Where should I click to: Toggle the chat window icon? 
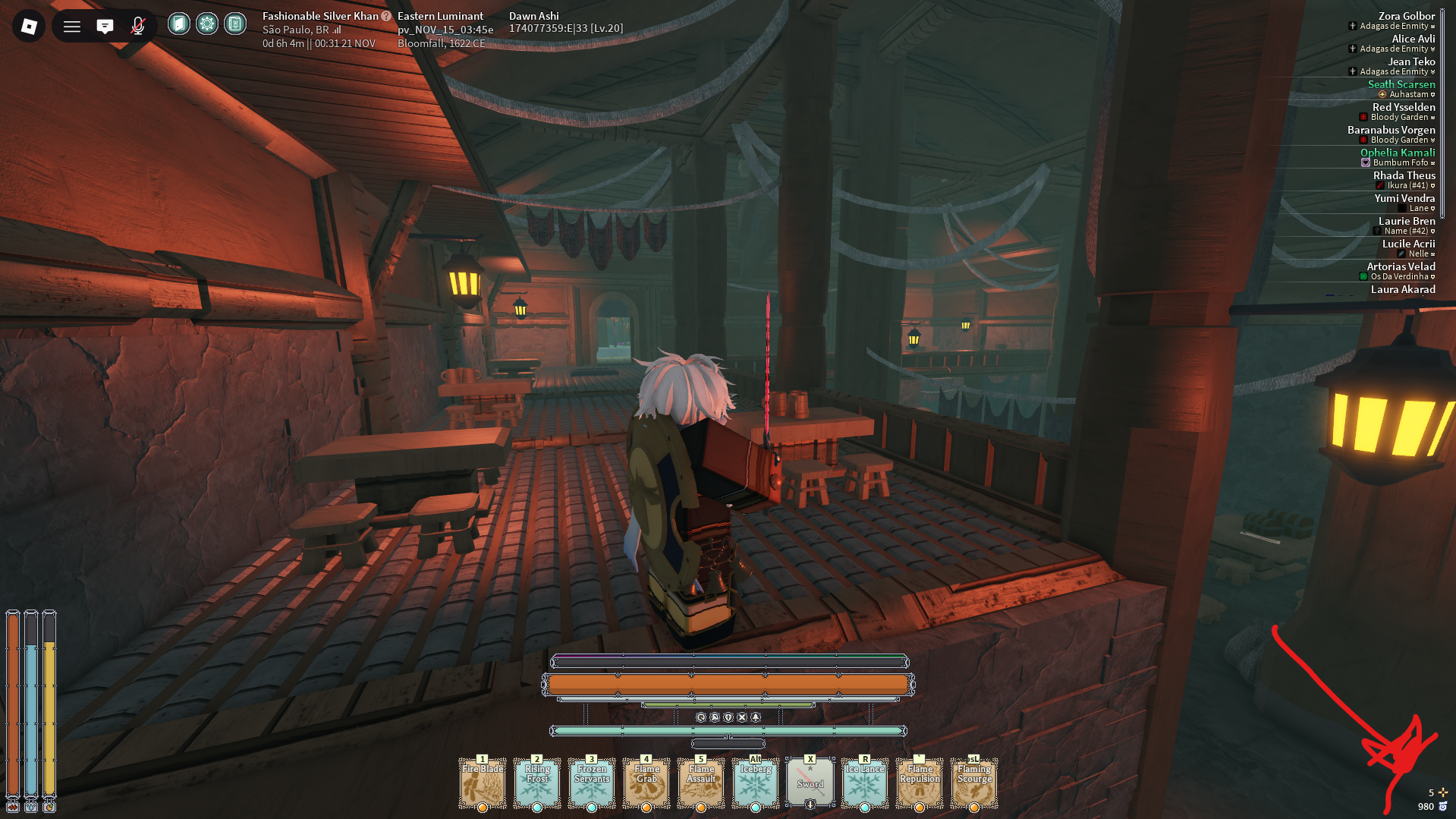click(105, 27)
